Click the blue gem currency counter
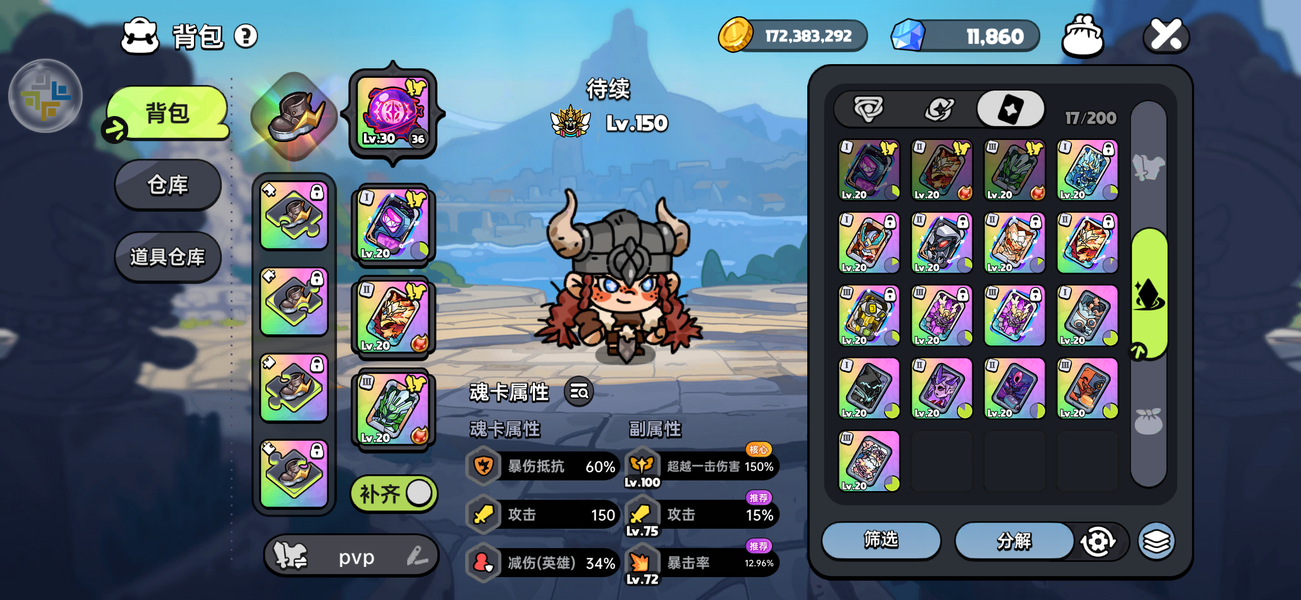 point(965,36)
